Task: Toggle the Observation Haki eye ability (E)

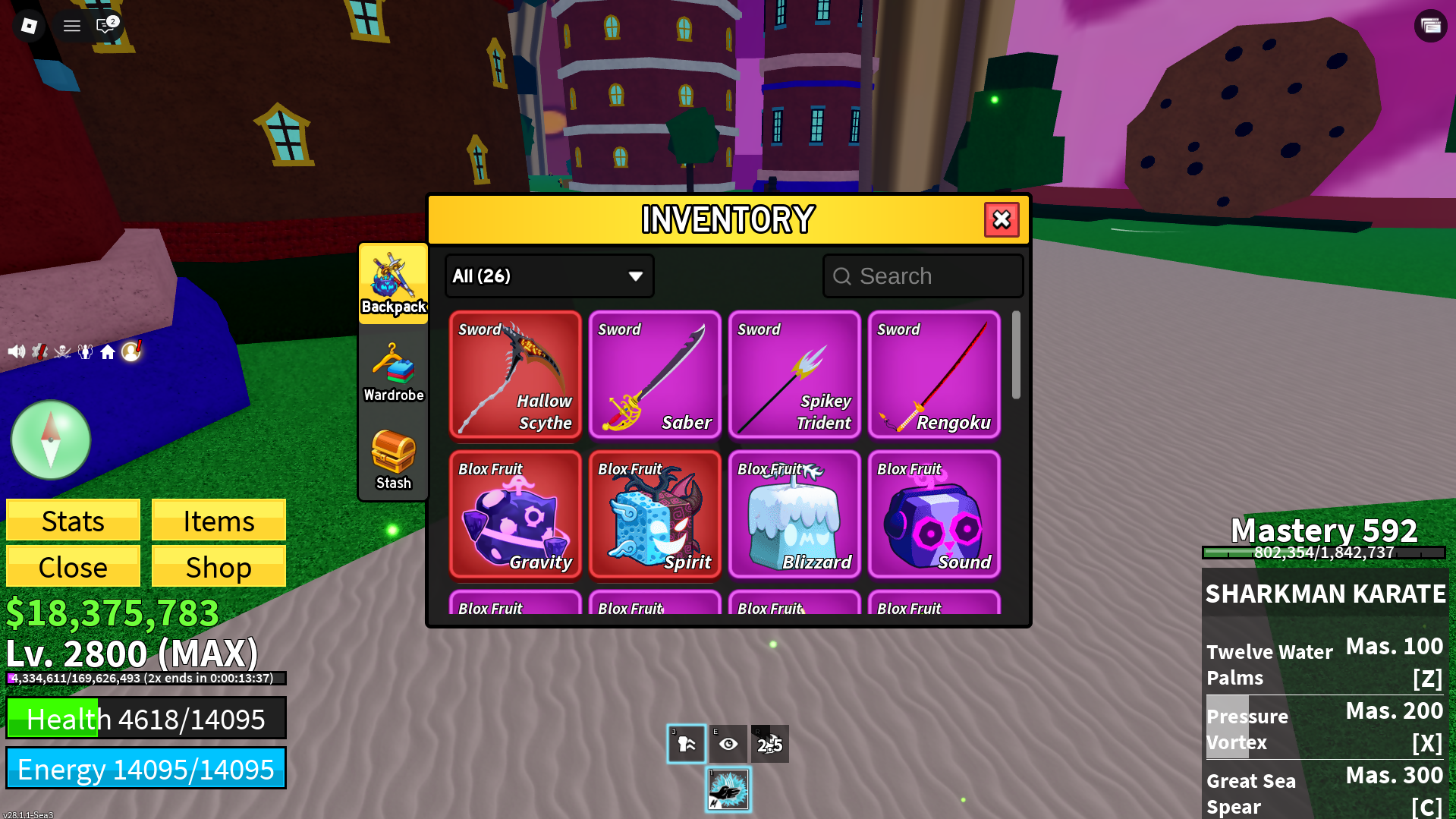Action: tap(728, 744)
